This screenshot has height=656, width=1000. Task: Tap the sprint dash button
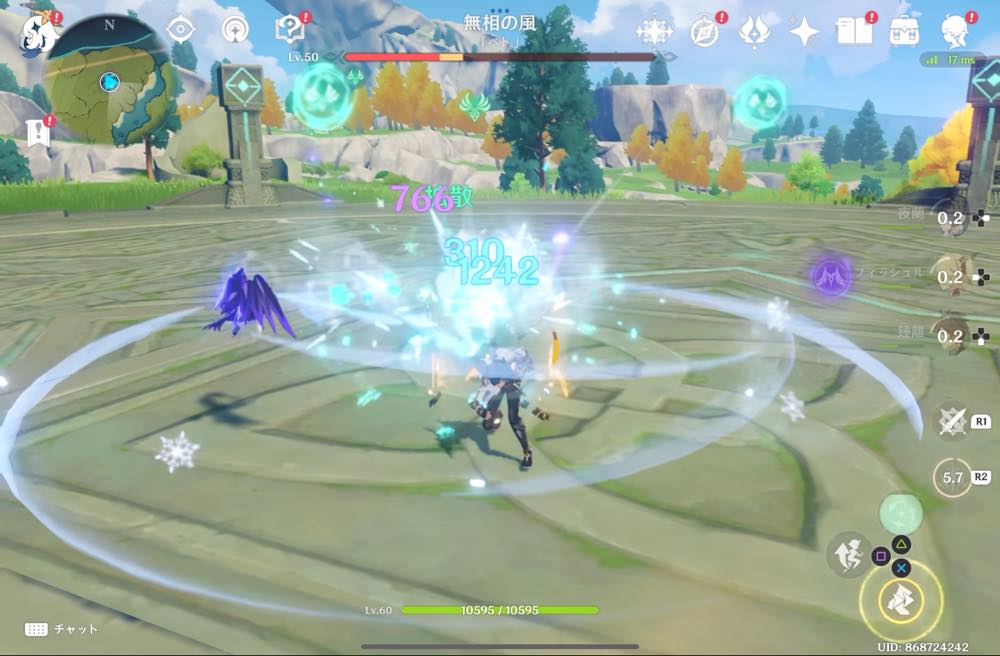pos(848,554)
